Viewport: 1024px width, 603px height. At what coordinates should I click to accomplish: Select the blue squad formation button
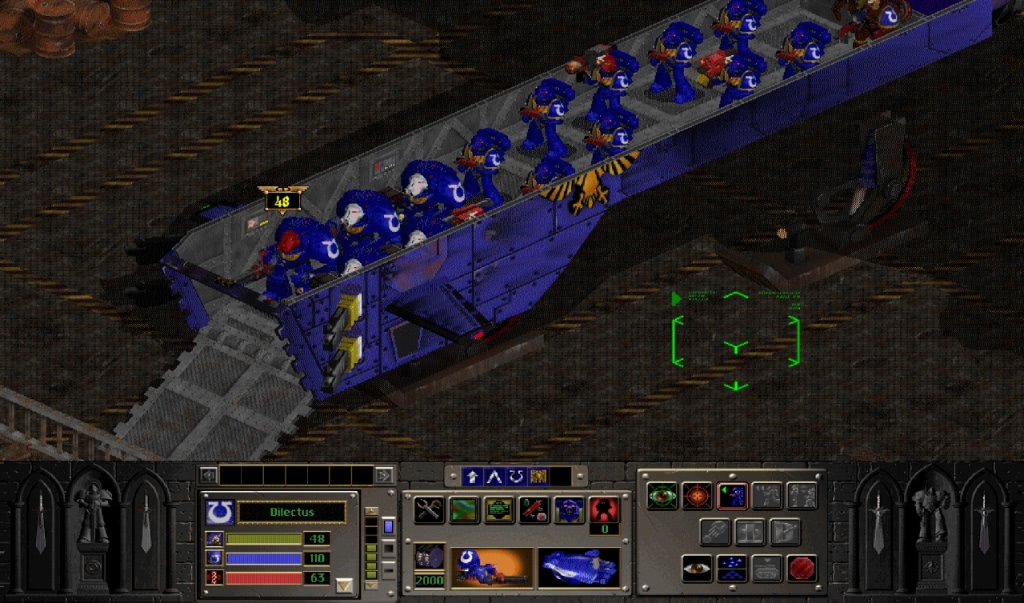pos(732,567)
